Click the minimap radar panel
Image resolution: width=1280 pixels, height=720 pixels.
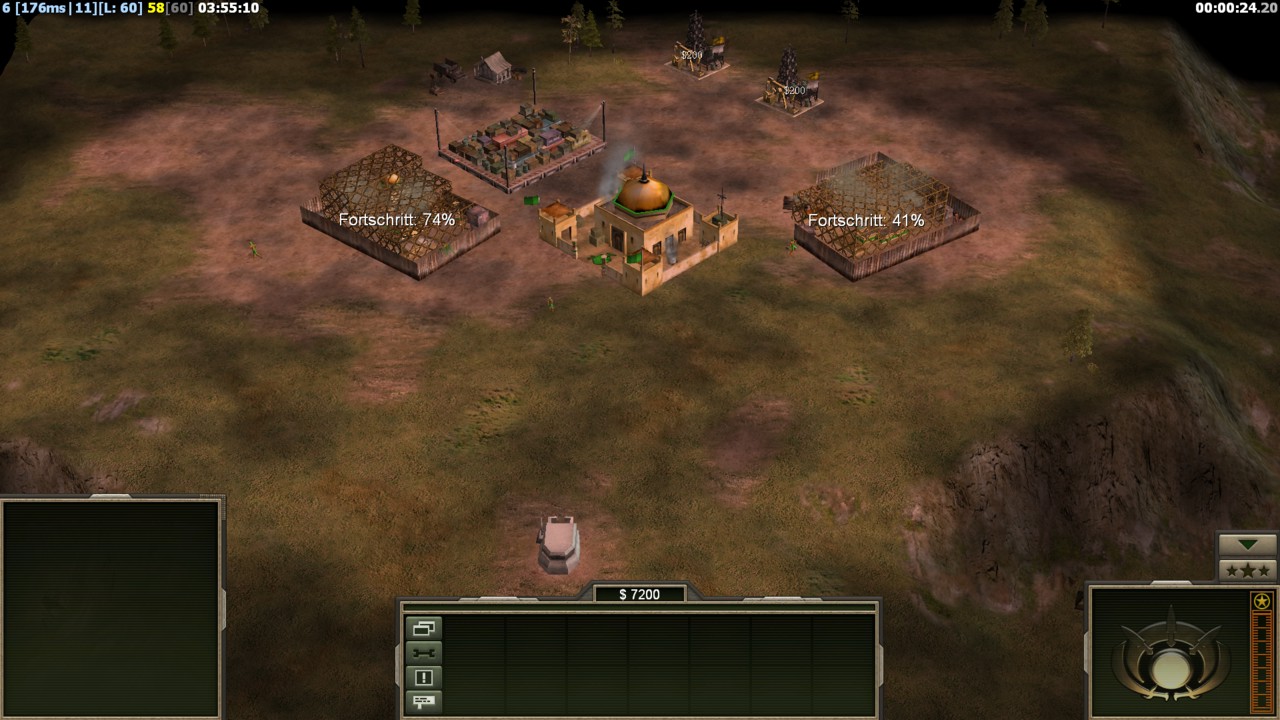111,607
